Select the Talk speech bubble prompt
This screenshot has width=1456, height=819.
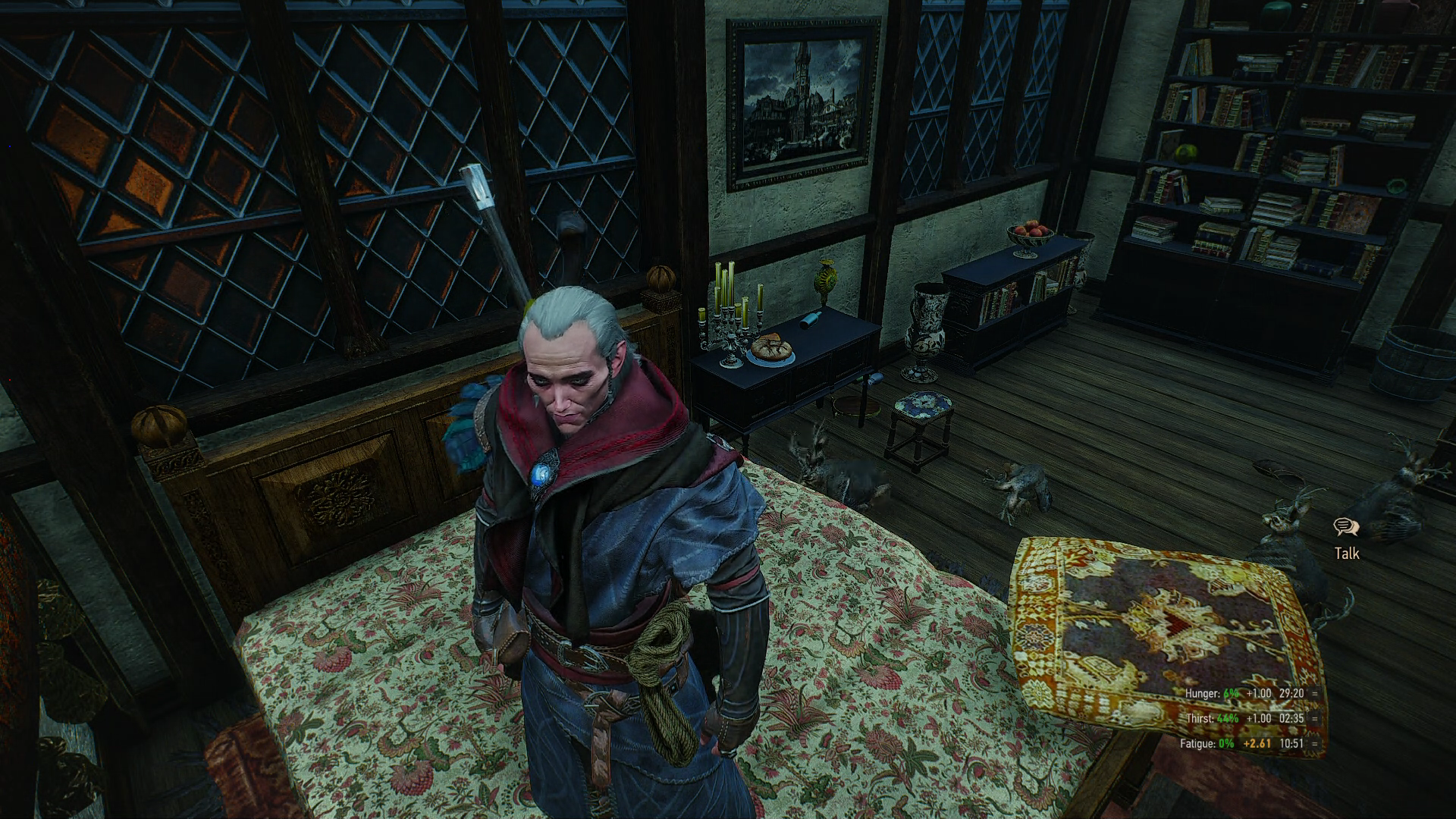[x=1346, y=528]
